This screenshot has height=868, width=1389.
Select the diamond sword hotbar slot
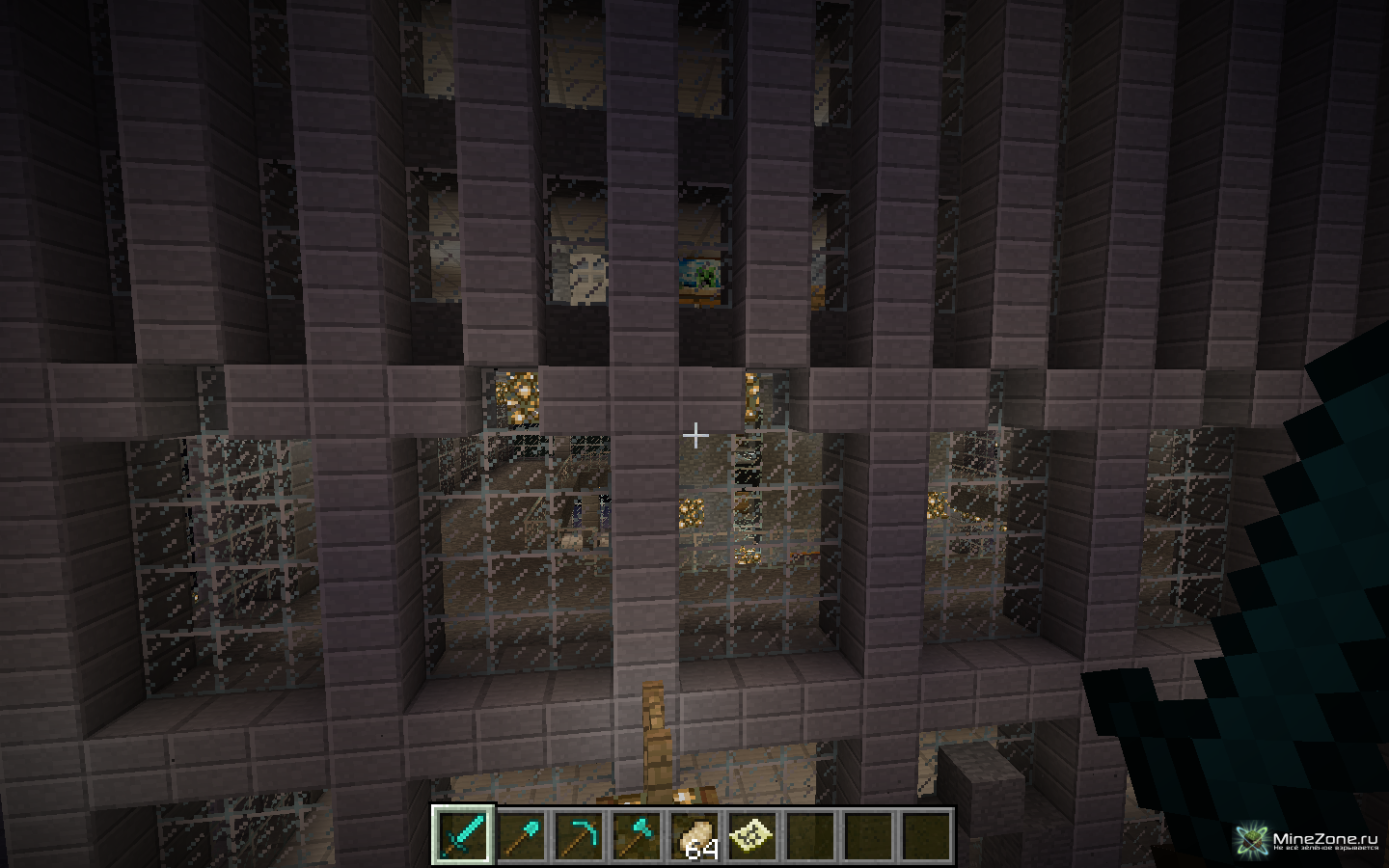point(463,834)
